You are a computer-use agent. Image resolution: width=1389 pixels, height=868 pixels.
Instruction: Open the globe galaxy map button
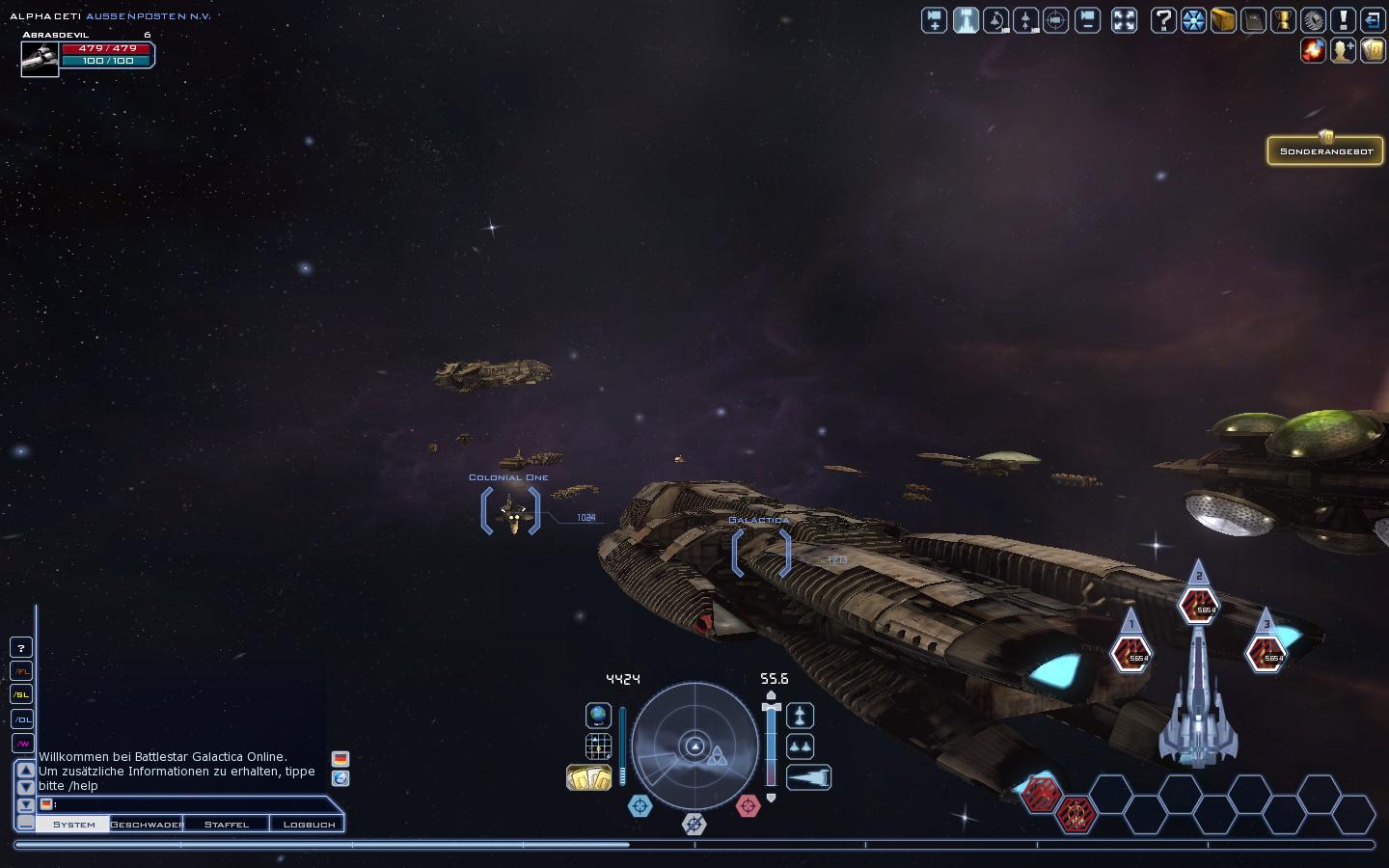(x=598, y=715)
